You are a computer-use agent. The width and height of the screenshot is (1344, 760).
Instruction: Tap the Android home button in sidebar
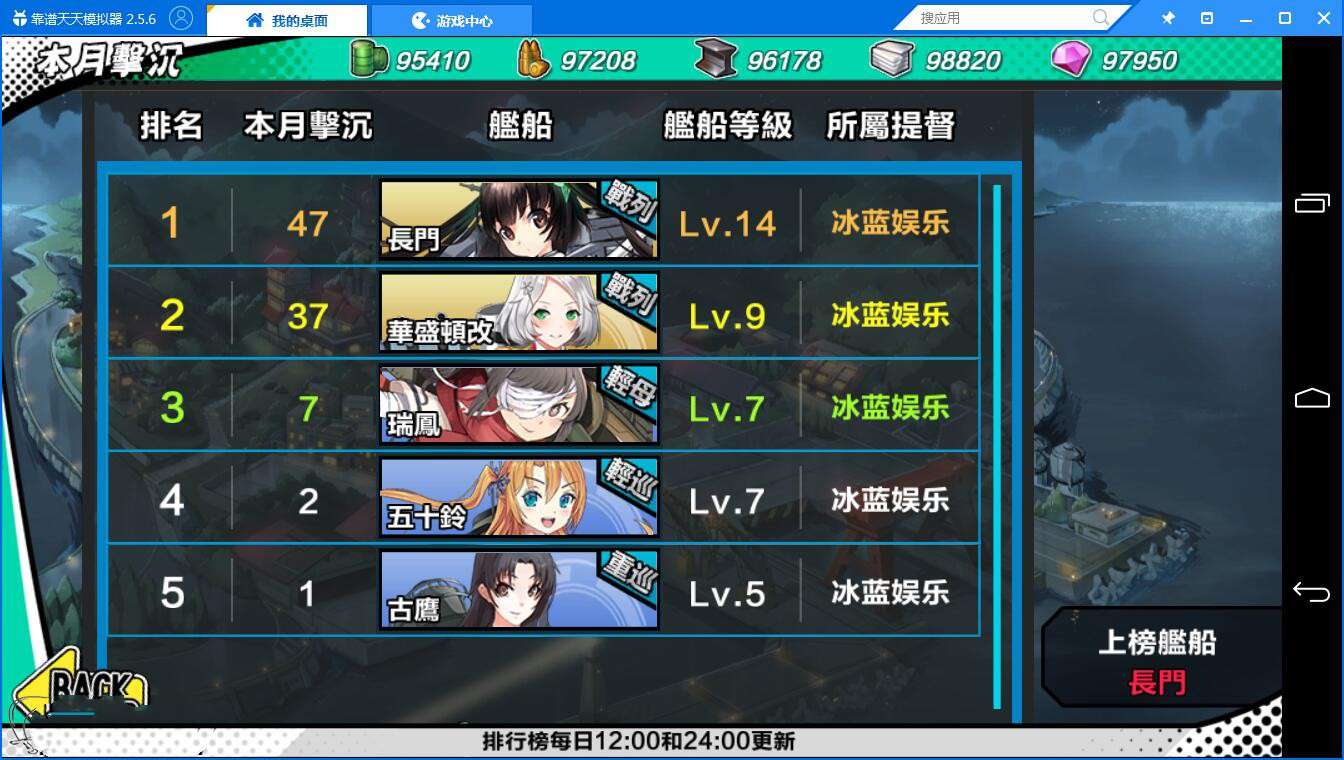point(1311,398)
